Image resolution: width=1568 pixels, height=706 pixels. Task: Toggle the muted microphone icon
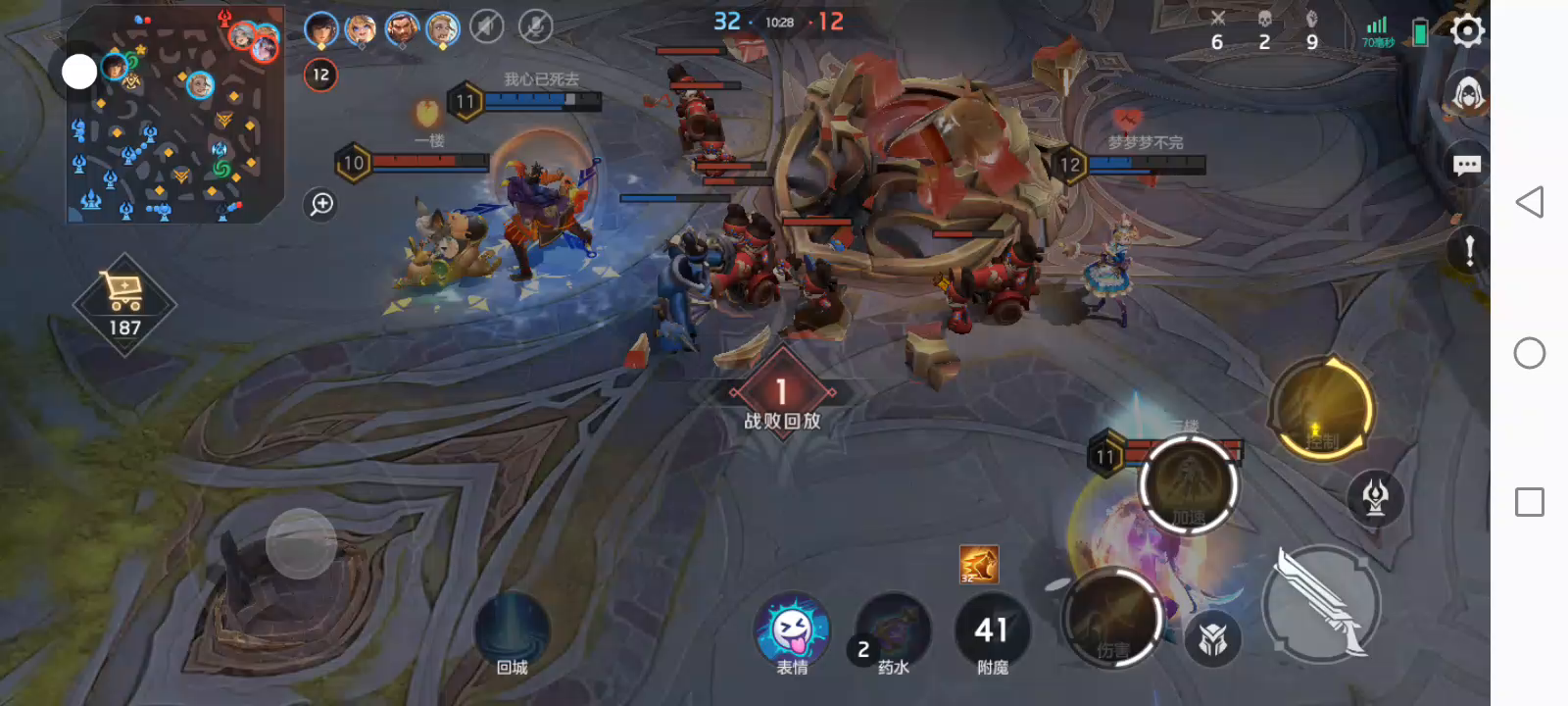click(x=535, y=27)
